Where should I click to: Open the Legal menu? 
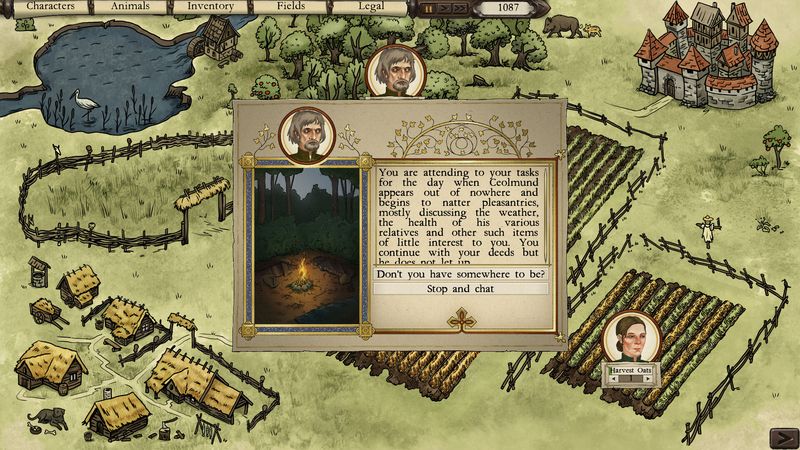pos(370,7)
